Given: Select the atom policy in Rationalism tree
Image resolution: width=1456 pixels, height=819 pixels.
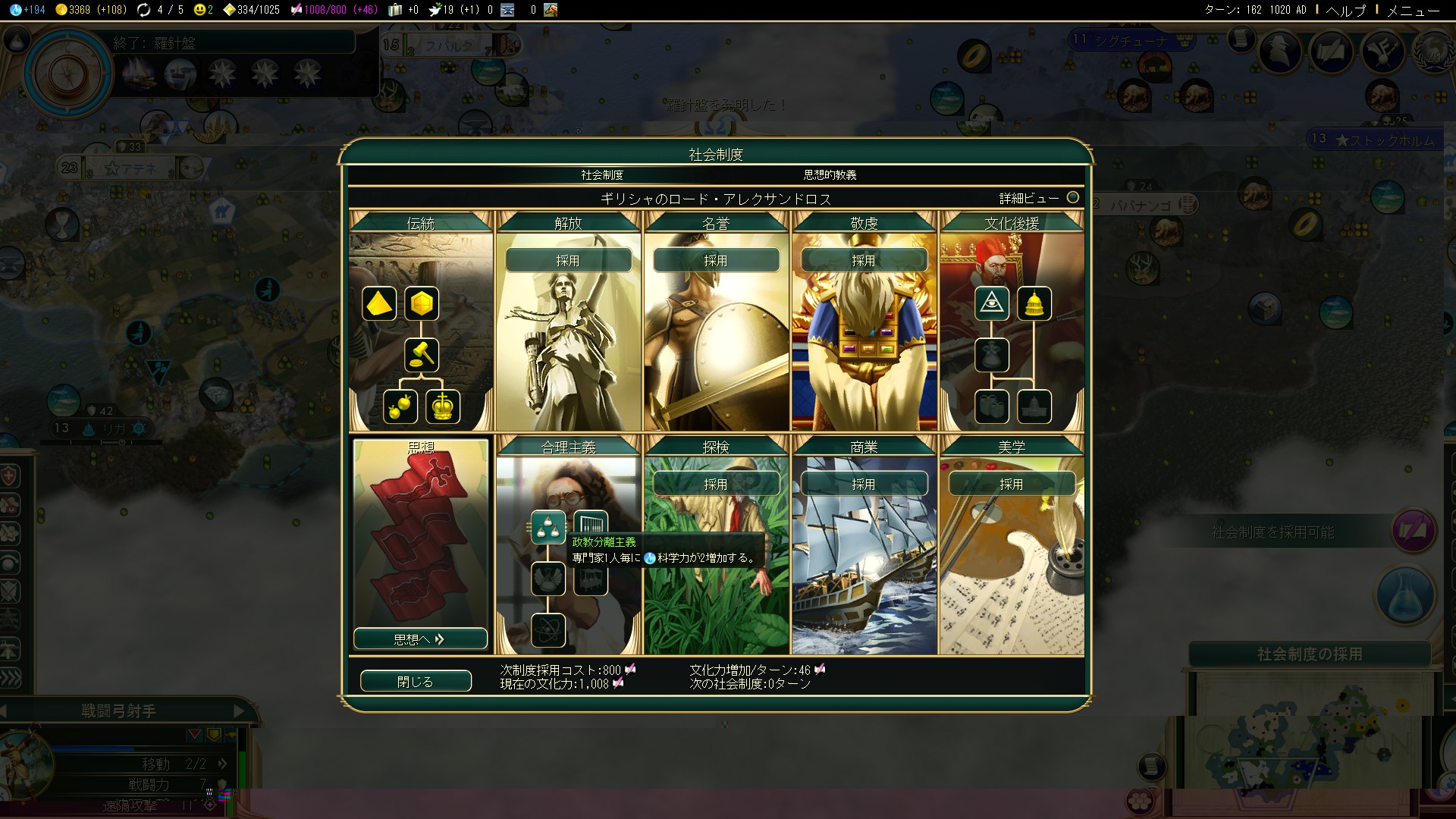Looking at the screenshot, I should (548, 630).
